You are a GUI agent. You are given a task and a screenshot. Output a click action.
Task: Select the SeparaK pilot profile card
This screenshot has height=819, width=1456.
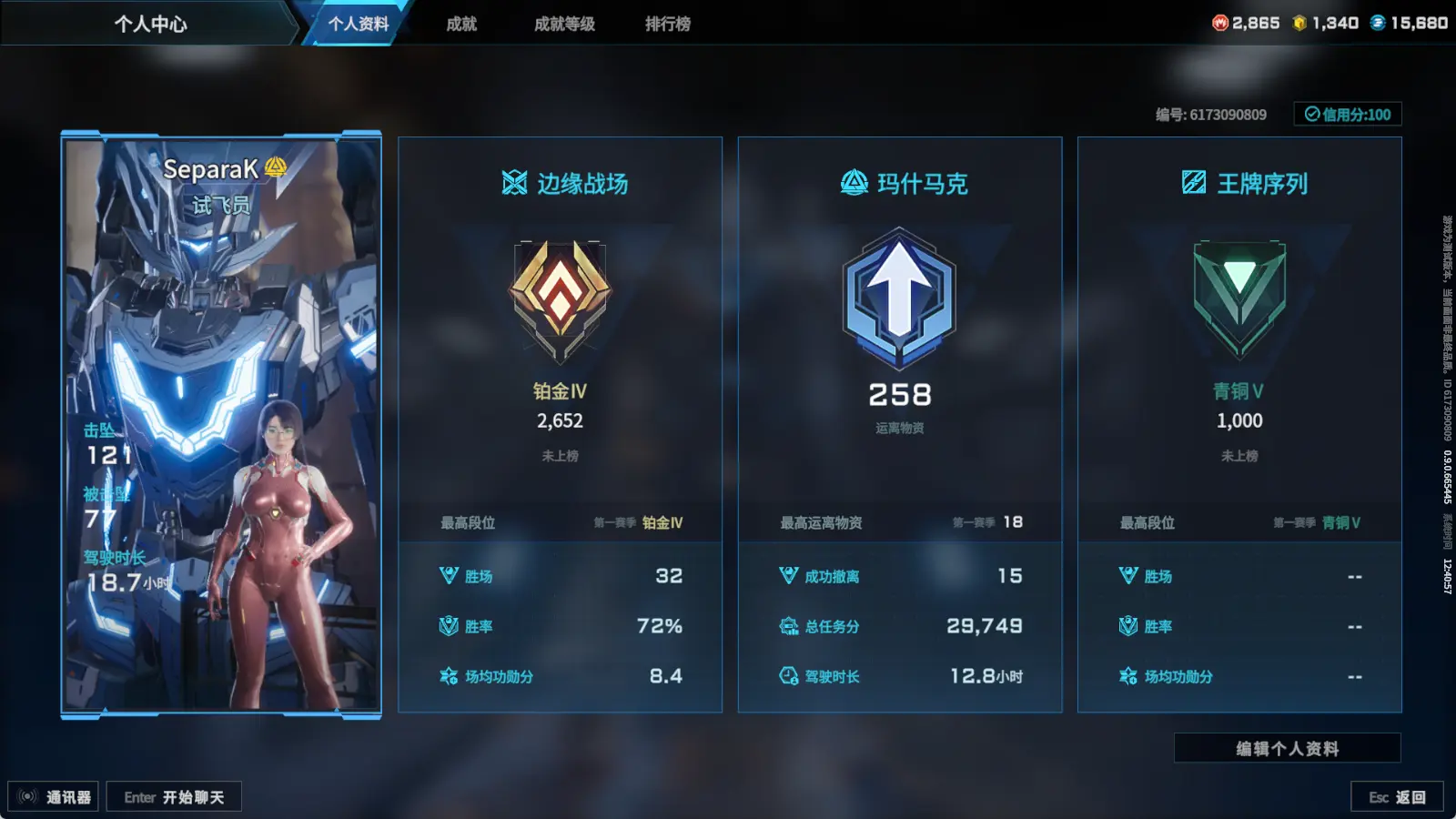221,424
